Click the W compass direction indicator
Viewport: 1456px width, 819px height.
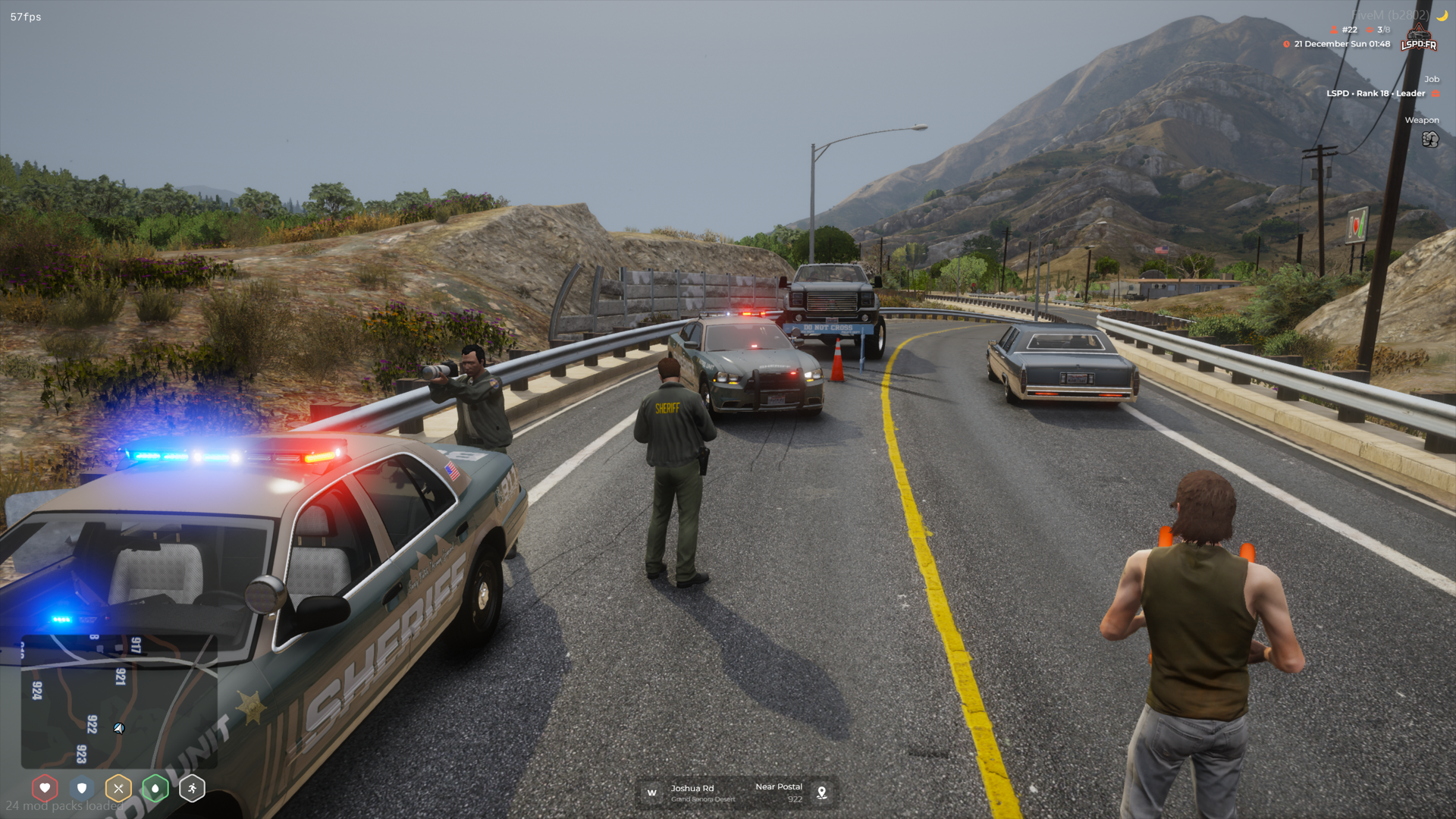[651, 792]
